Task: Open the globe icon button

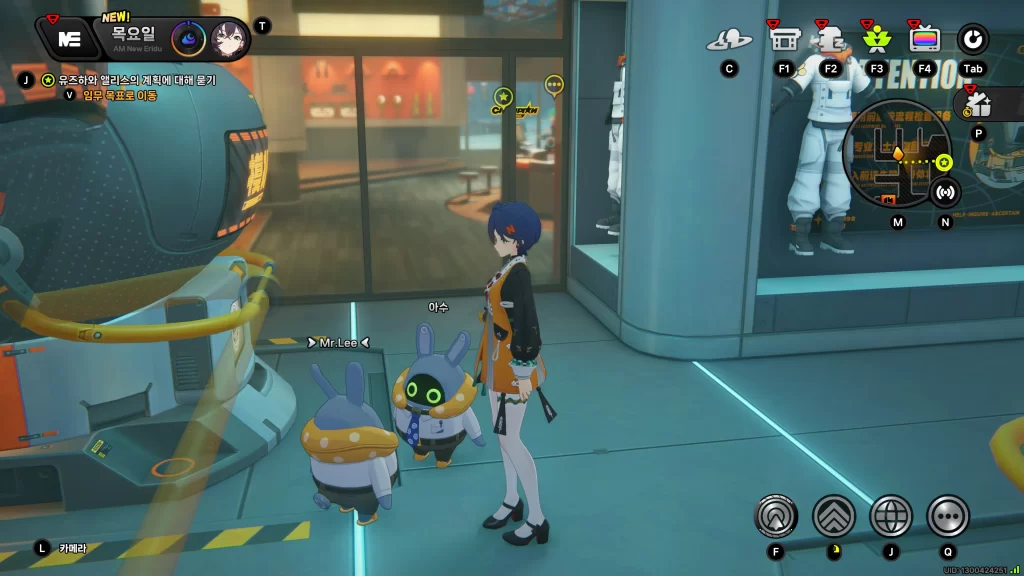Action: click(891, 516)
